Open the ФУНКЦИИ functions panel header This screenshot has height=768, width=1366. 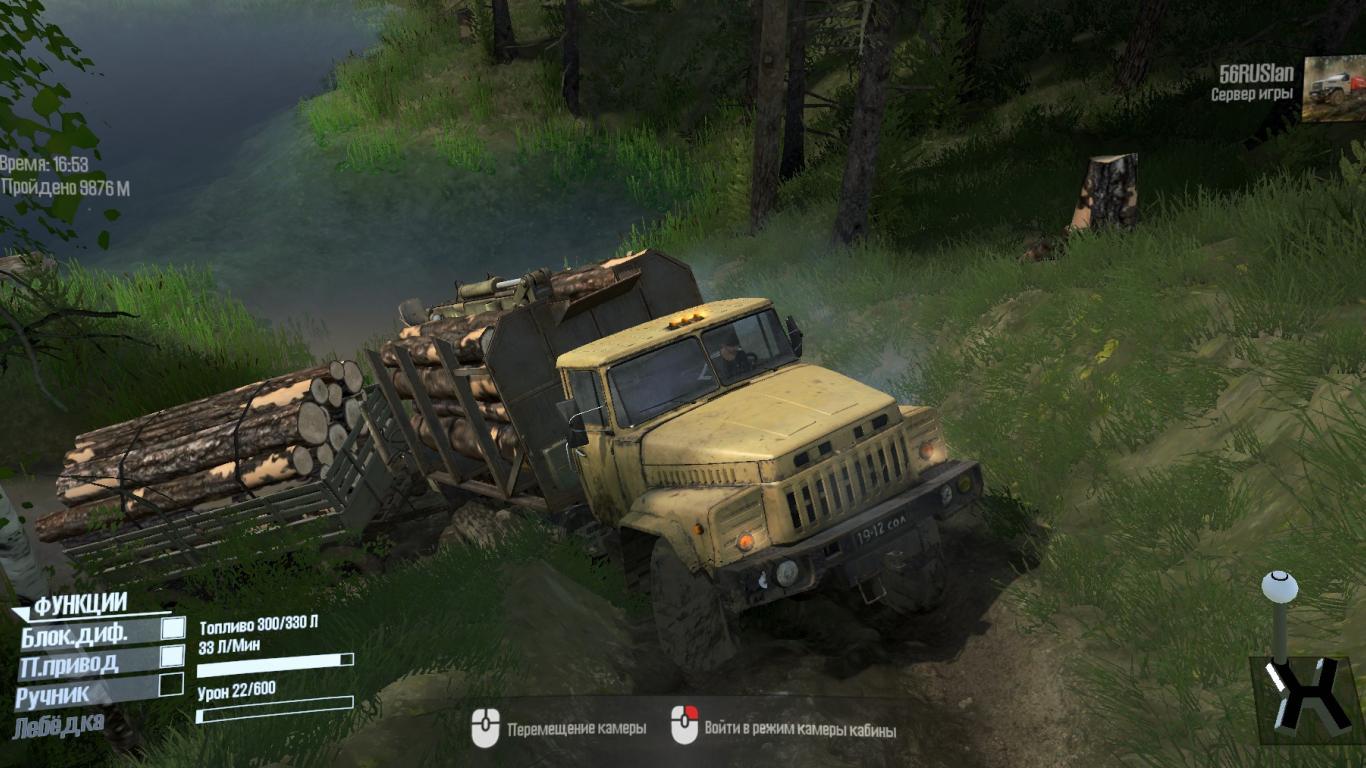point(80,604)
